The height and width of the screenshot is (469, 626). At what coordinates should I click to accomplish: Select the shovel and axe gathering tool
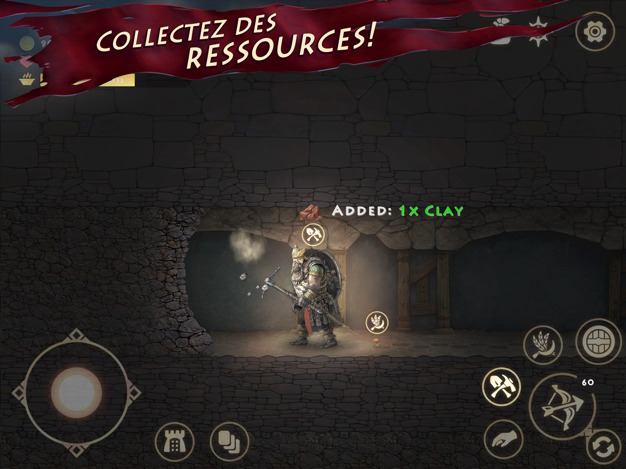pos(499,387)
